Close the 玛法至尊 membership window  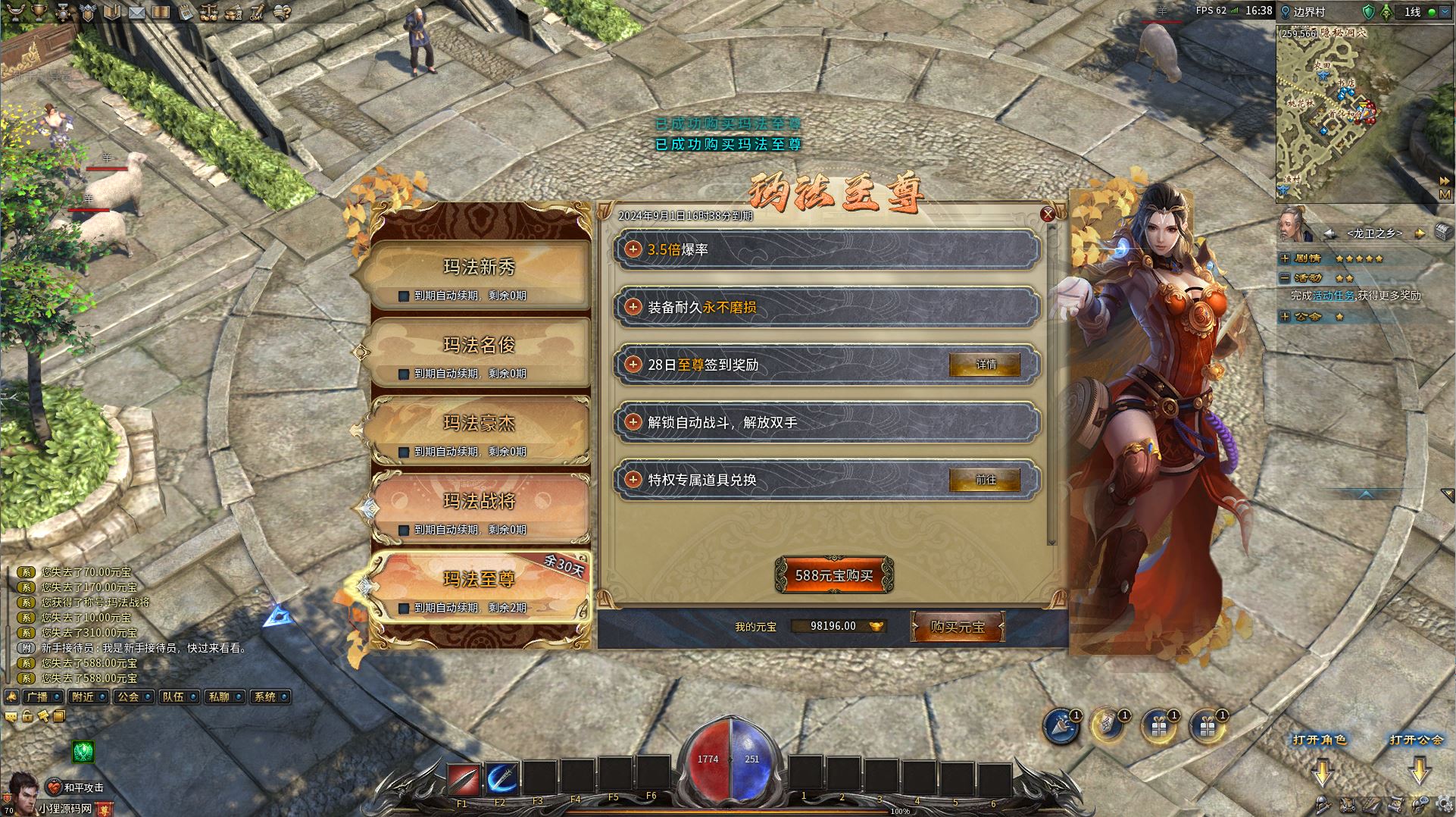coord(1048,214)
